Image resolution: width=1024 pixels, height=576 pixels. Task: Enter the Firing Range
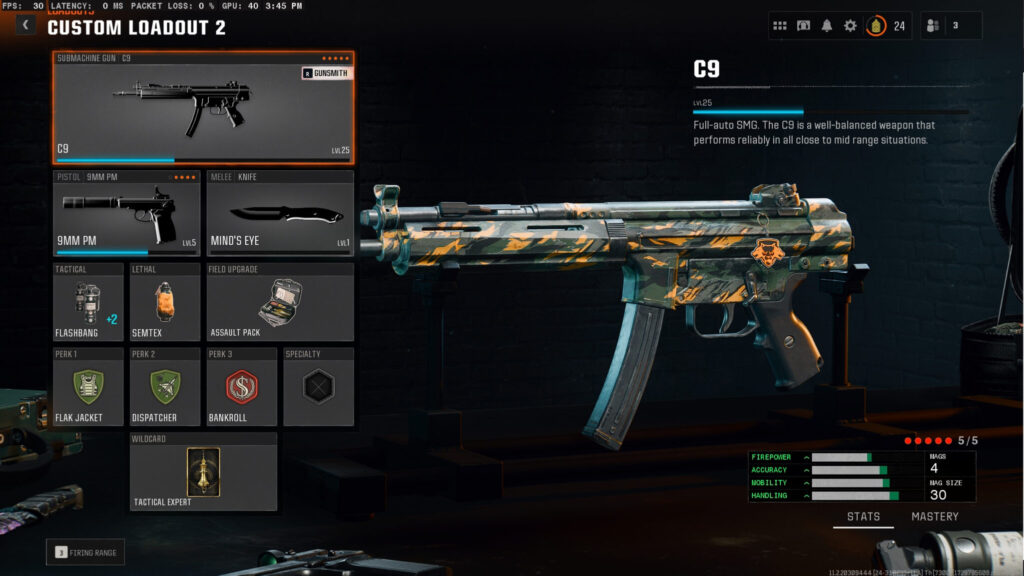tap(86, 552)
